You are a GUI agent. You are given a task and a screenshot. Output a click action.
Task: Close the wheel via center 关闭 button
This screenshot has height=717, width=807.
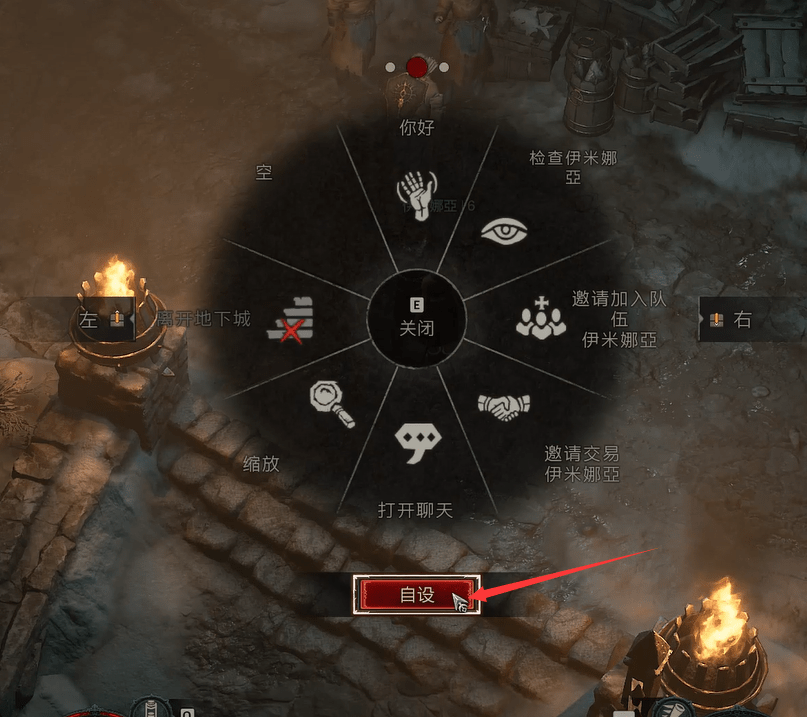416,320
